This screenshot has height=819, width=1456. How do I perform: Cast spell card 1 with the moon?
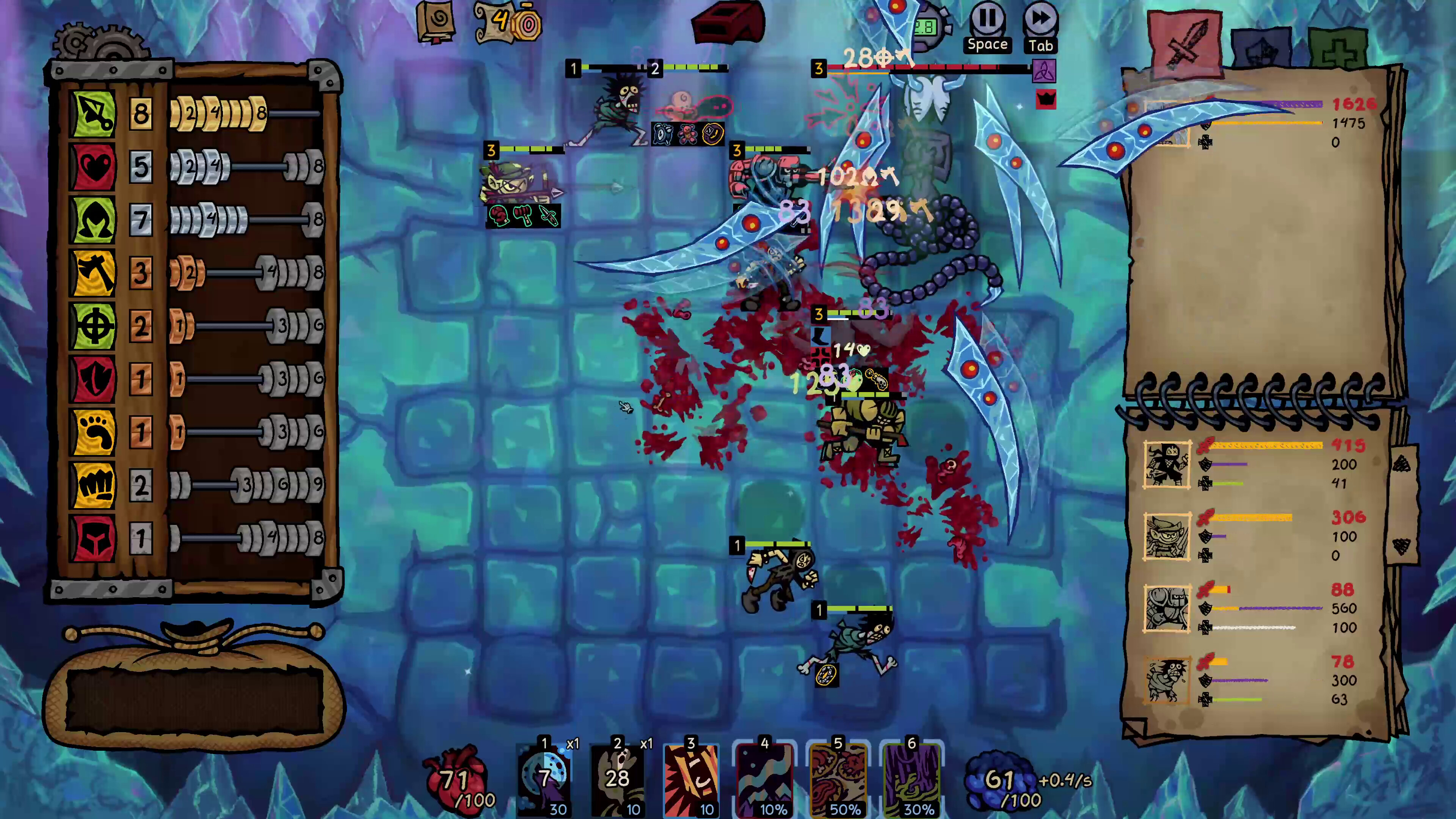[544, 778]
